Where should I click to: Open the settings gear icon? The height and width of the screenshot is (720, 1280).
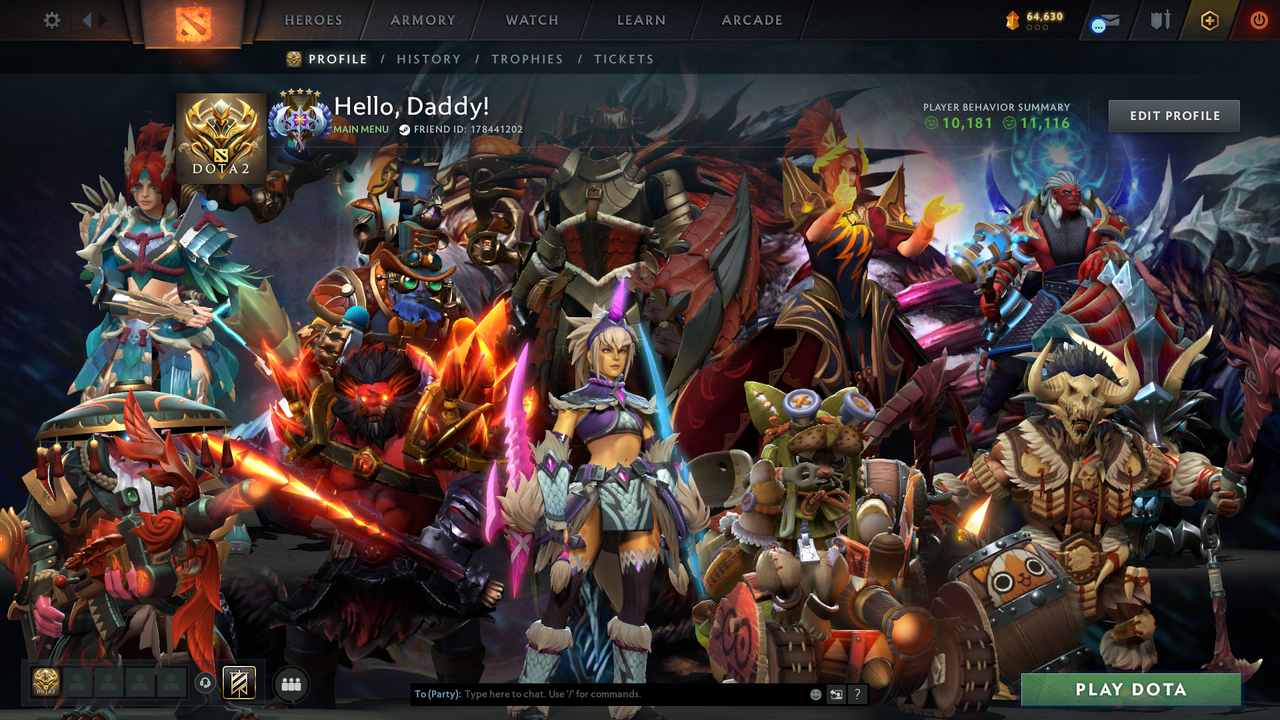[51, 19]
